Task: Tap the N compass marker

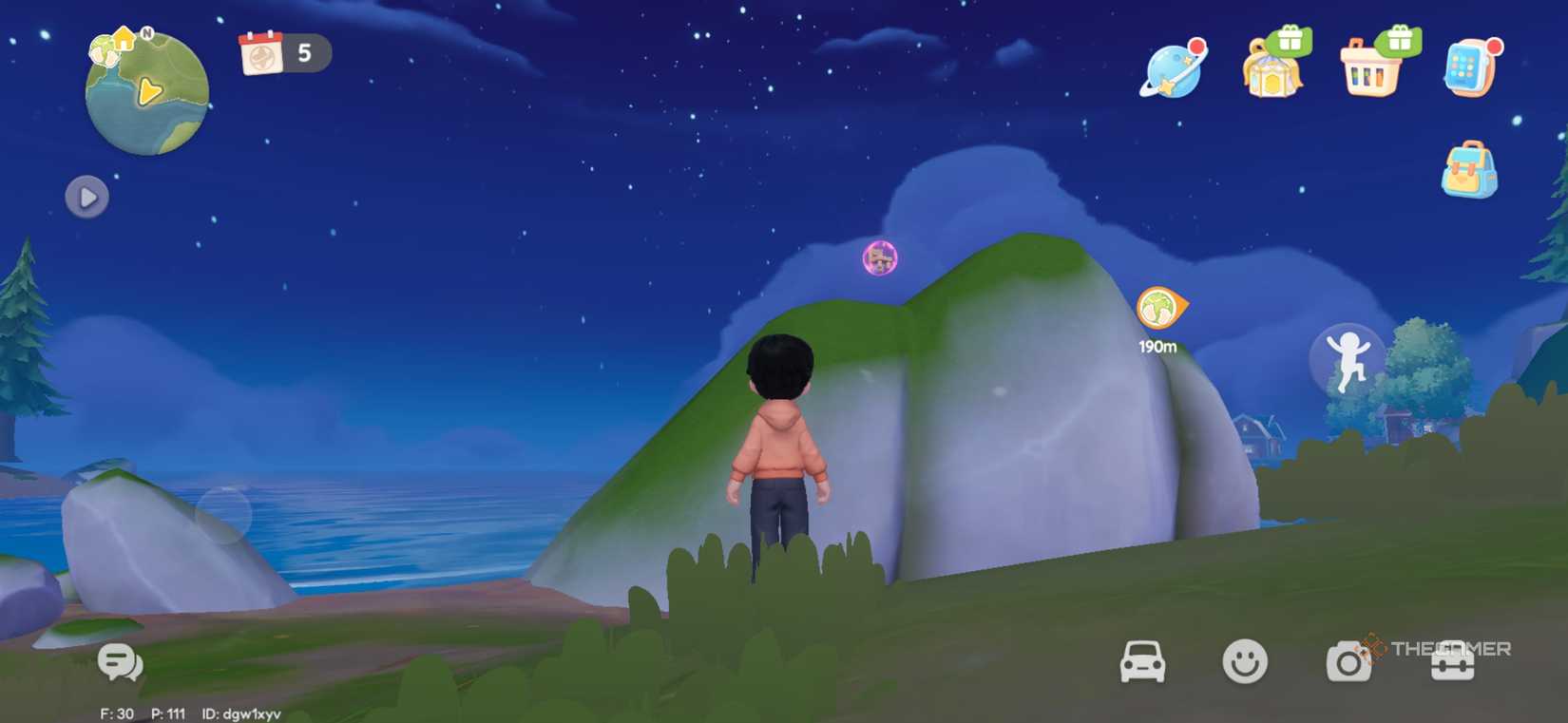Action: (146, 32)
